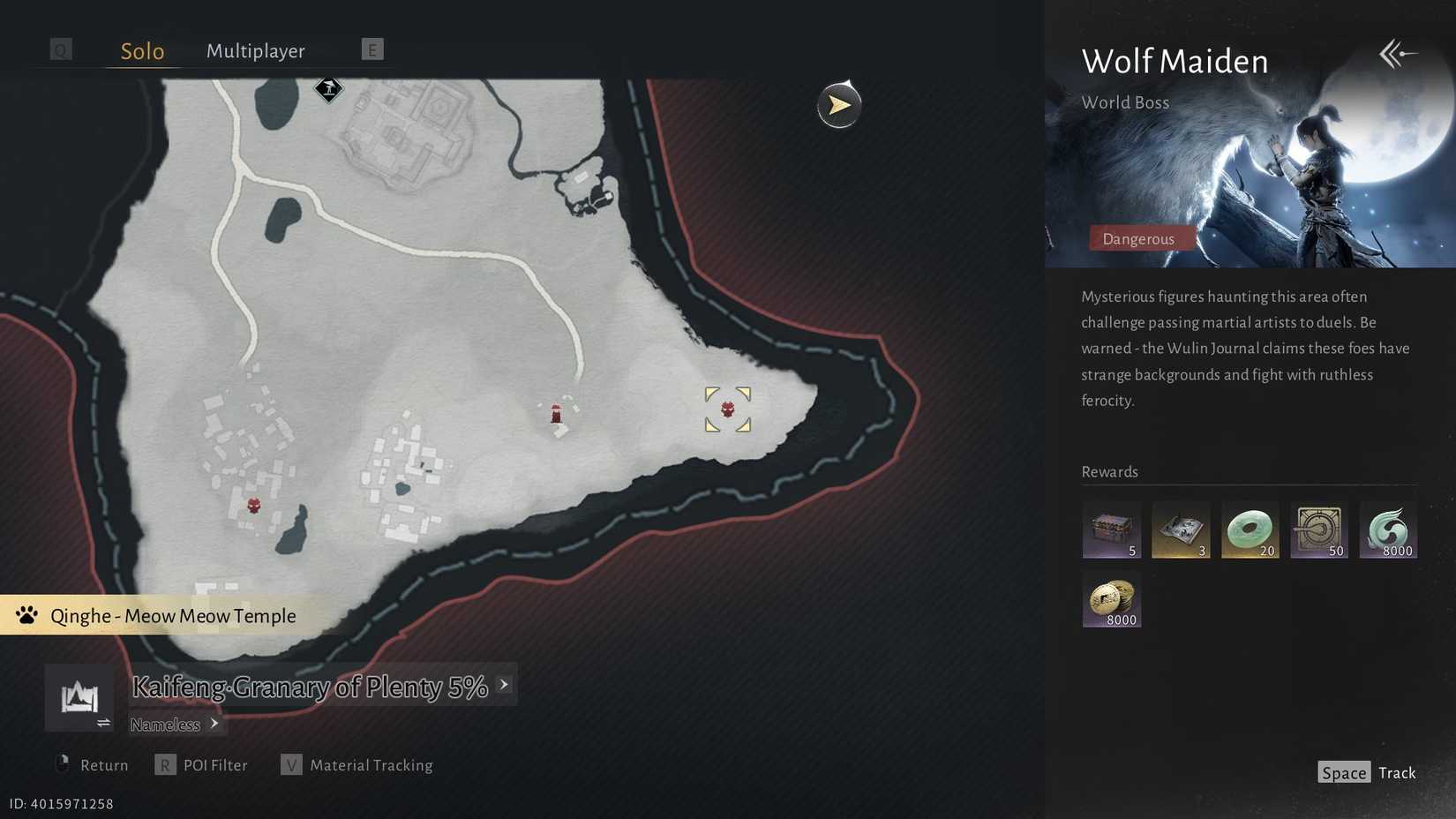The image size is (1456, 819).
Task: Expand the Nameless region selector
Action: pos(214,724)
